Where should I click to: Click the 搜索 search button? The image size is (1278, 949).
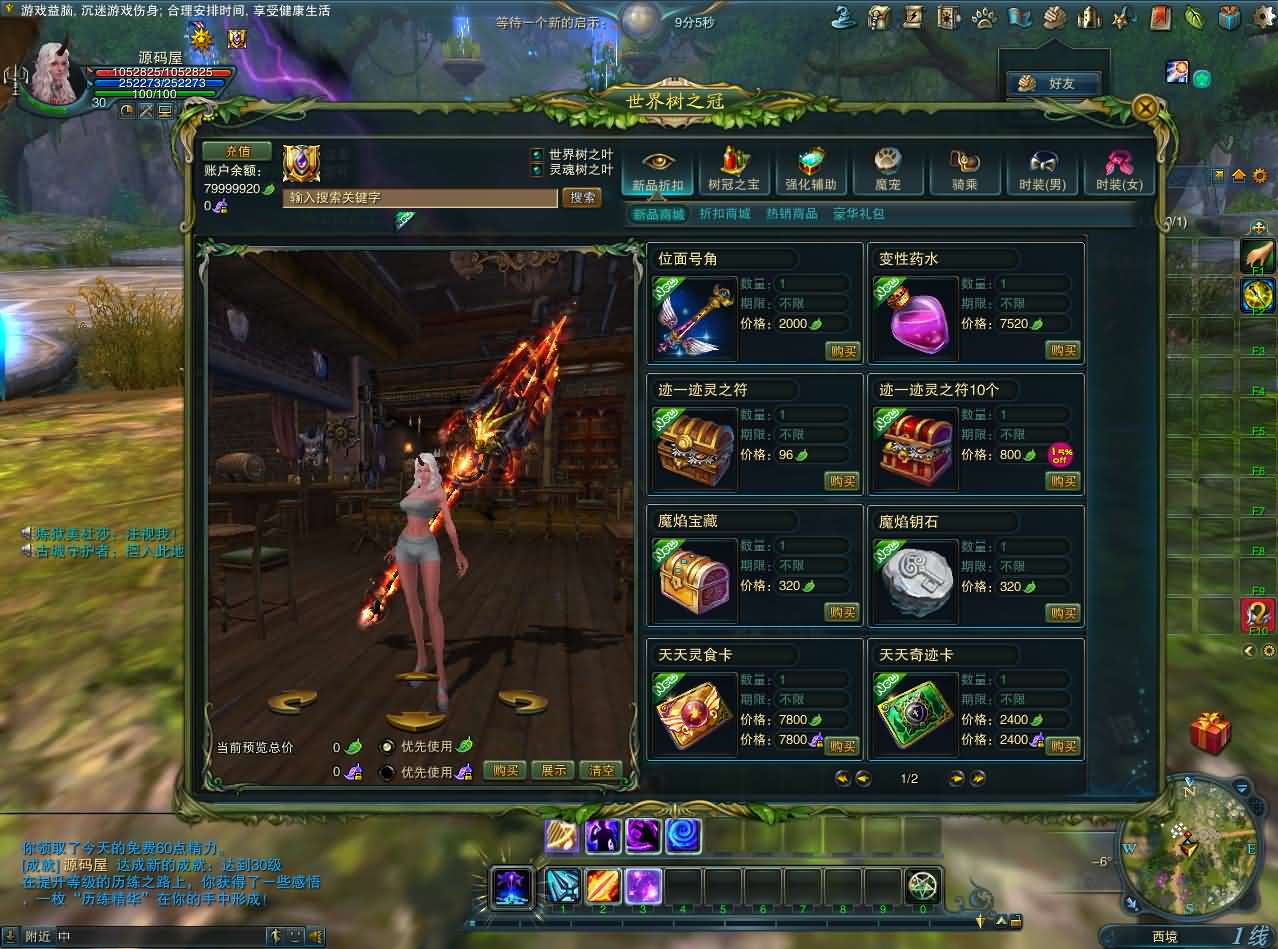coord(583,197)
